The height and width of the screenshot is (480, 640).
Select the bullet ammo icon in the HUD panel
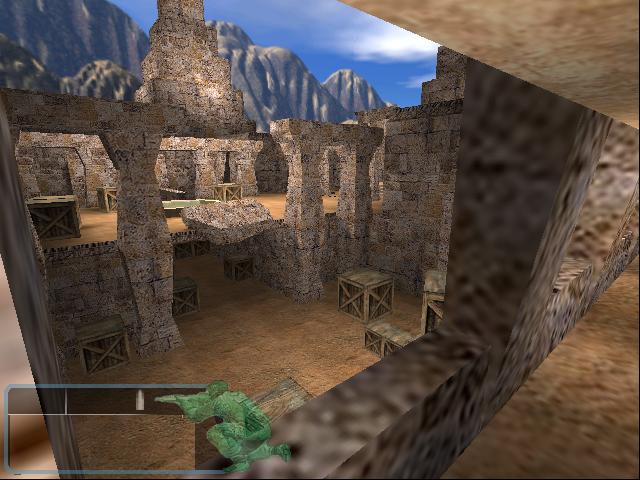(x=140, y=401)
